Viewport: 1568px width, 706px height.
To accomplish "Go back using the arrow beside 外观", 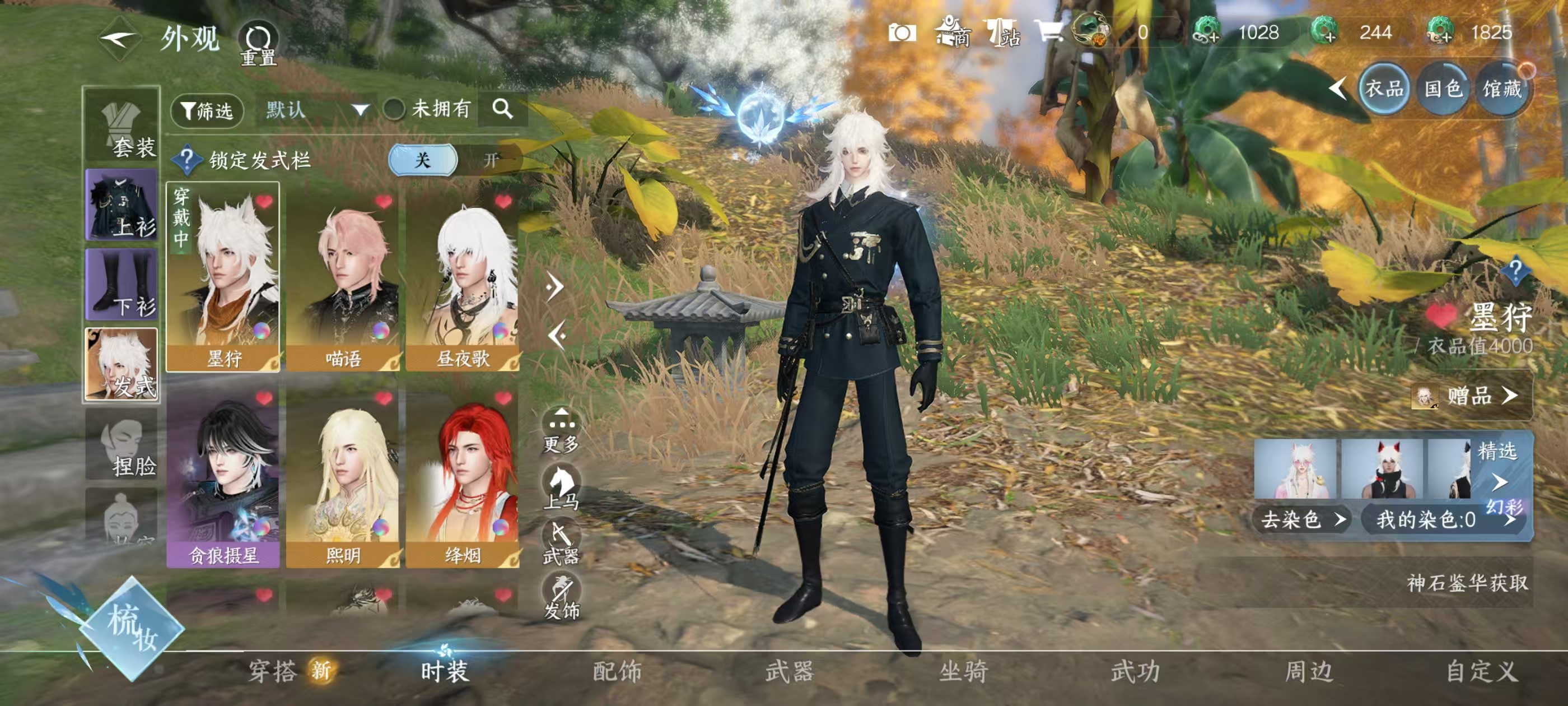I will [119, 40].
